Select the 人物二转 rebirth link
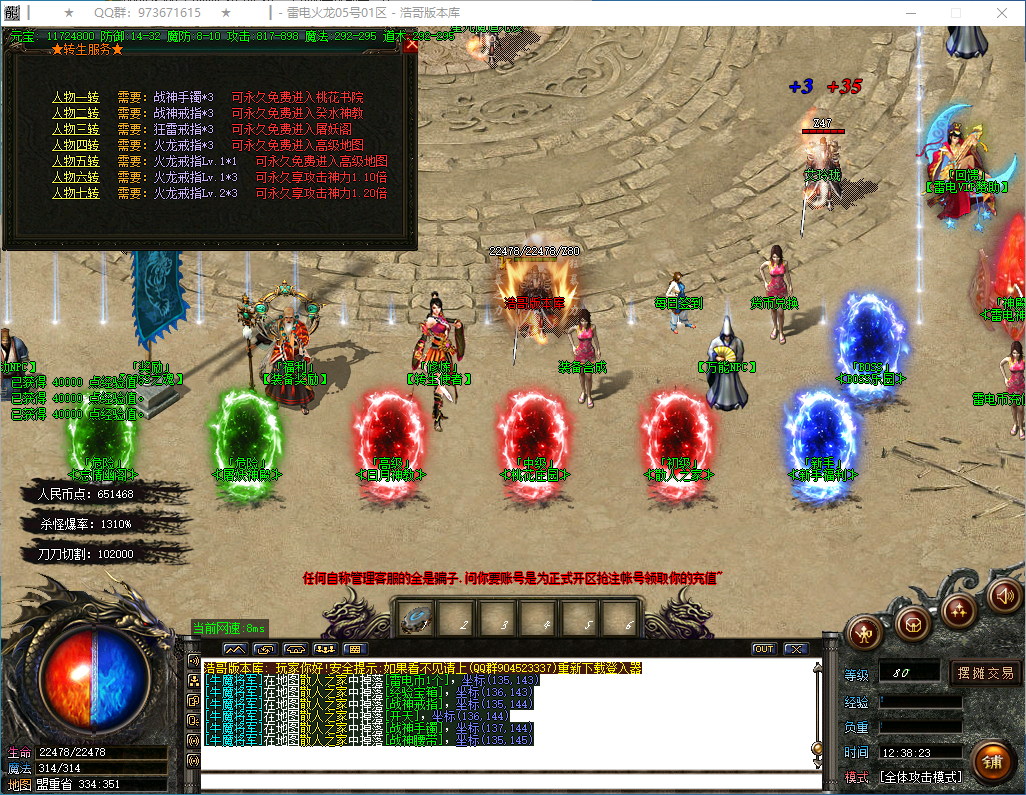The image size is (1026, 795). pos(76,114)
